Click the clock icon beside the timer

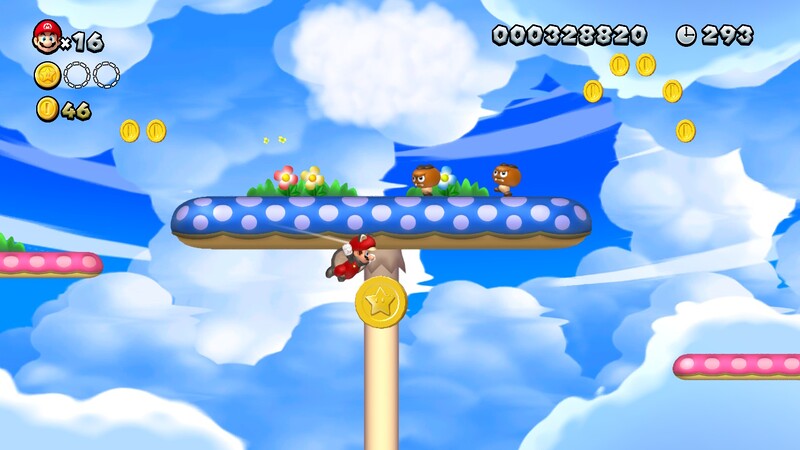pos(686,35)
